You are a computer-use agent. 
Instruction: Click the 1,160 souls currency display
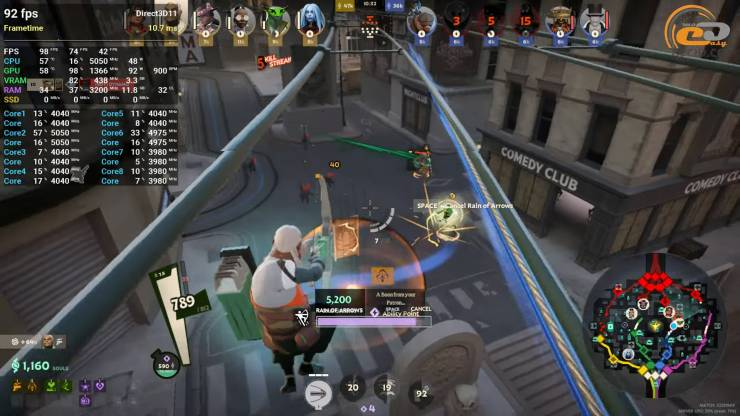tap(37, 366)
